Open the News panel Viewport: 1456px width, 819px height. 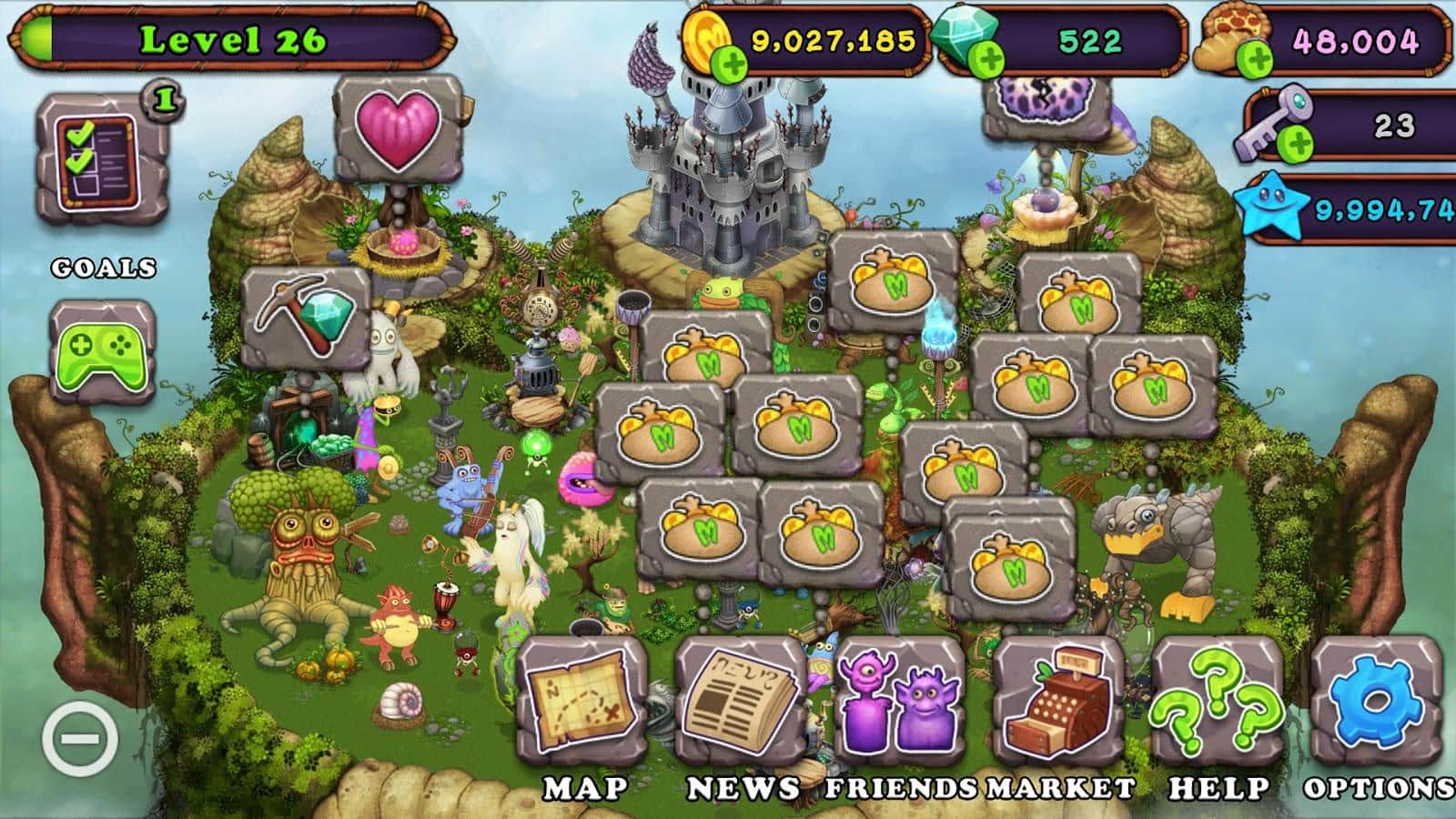740,703
